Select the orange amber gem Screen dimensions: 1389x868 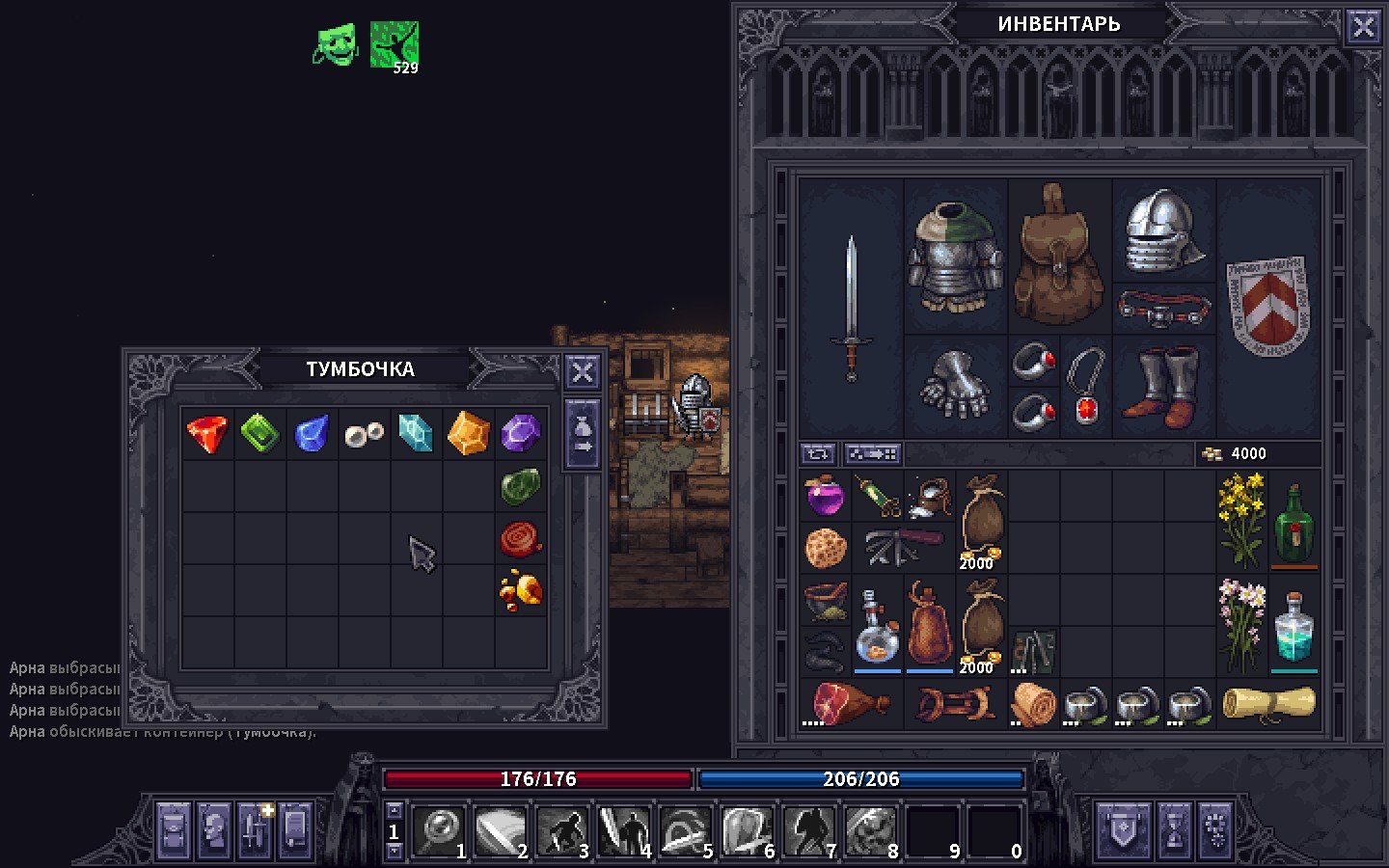[468, 433]
